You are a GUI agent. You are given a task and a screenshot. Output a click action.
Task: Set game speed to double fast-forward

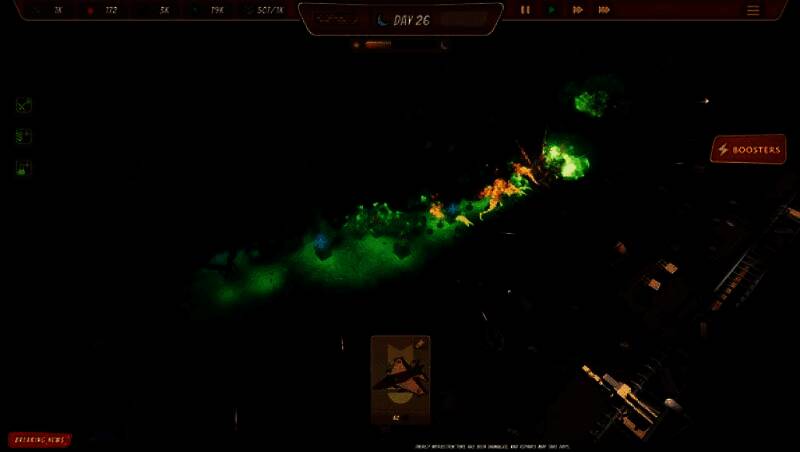pyautogui.click(x=578, y=10)
